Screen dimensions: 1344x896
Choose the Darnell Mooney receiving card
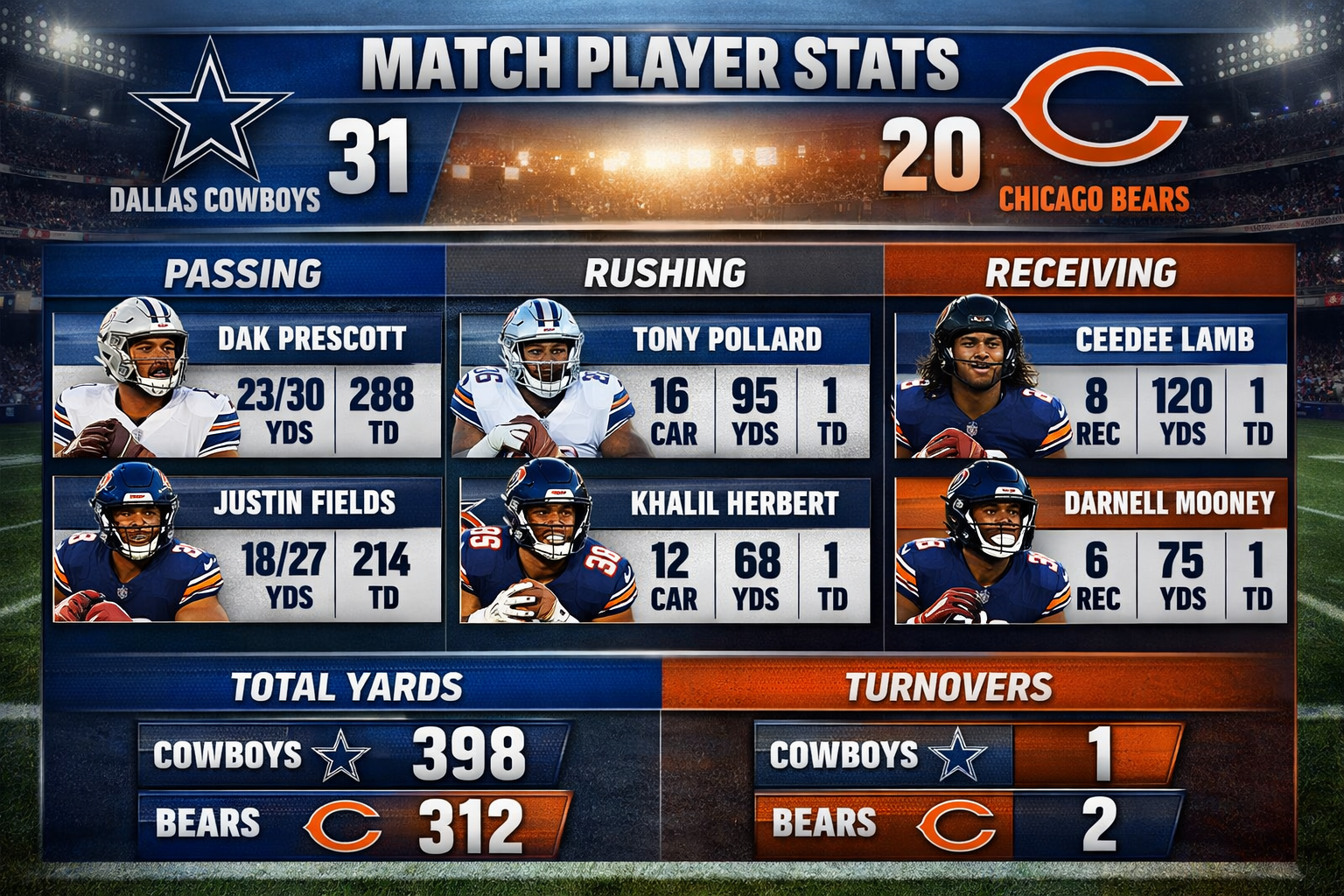click(x=1090, y=549)
